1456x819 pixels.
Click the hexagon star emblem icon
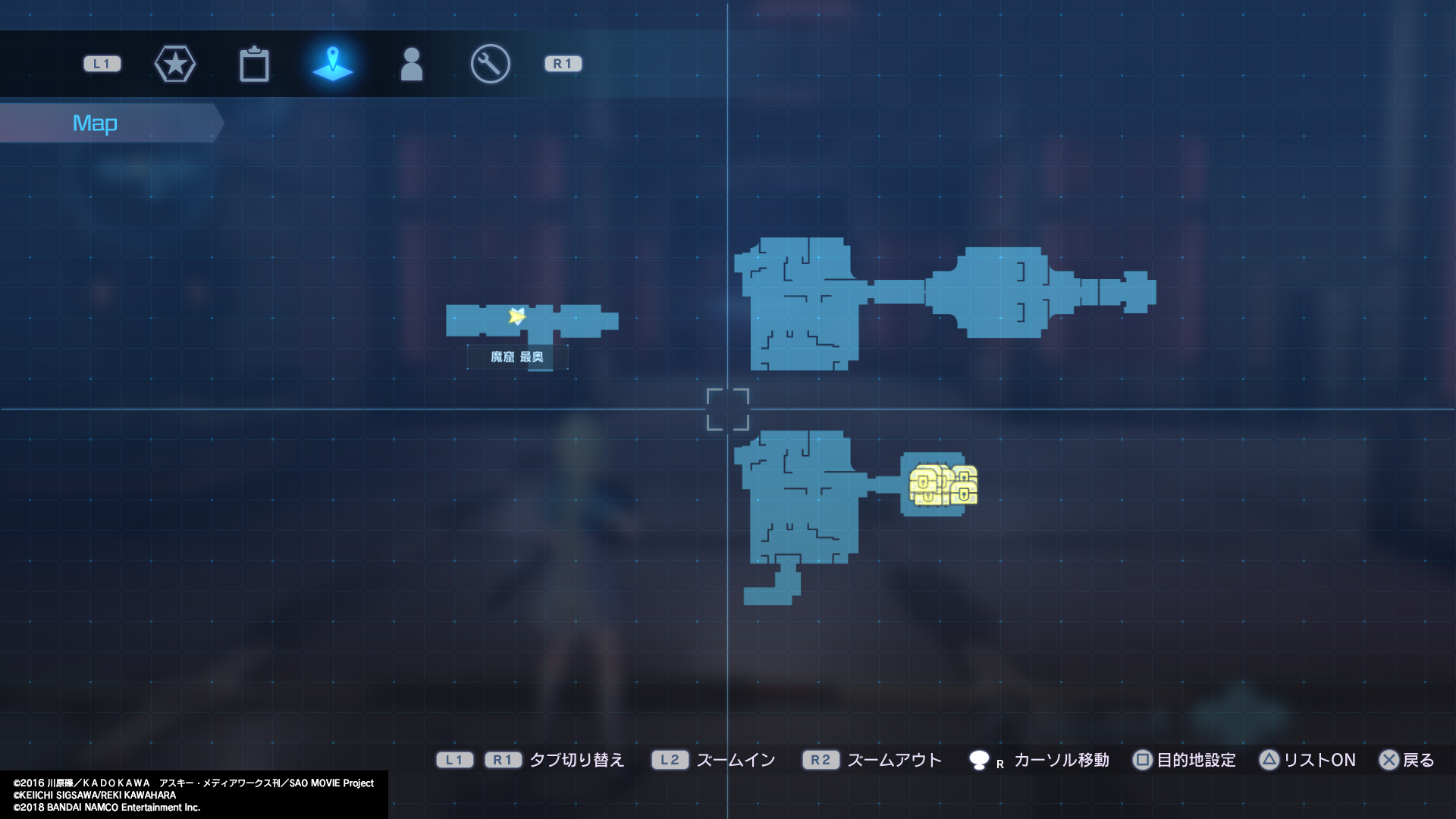(175, 64)
